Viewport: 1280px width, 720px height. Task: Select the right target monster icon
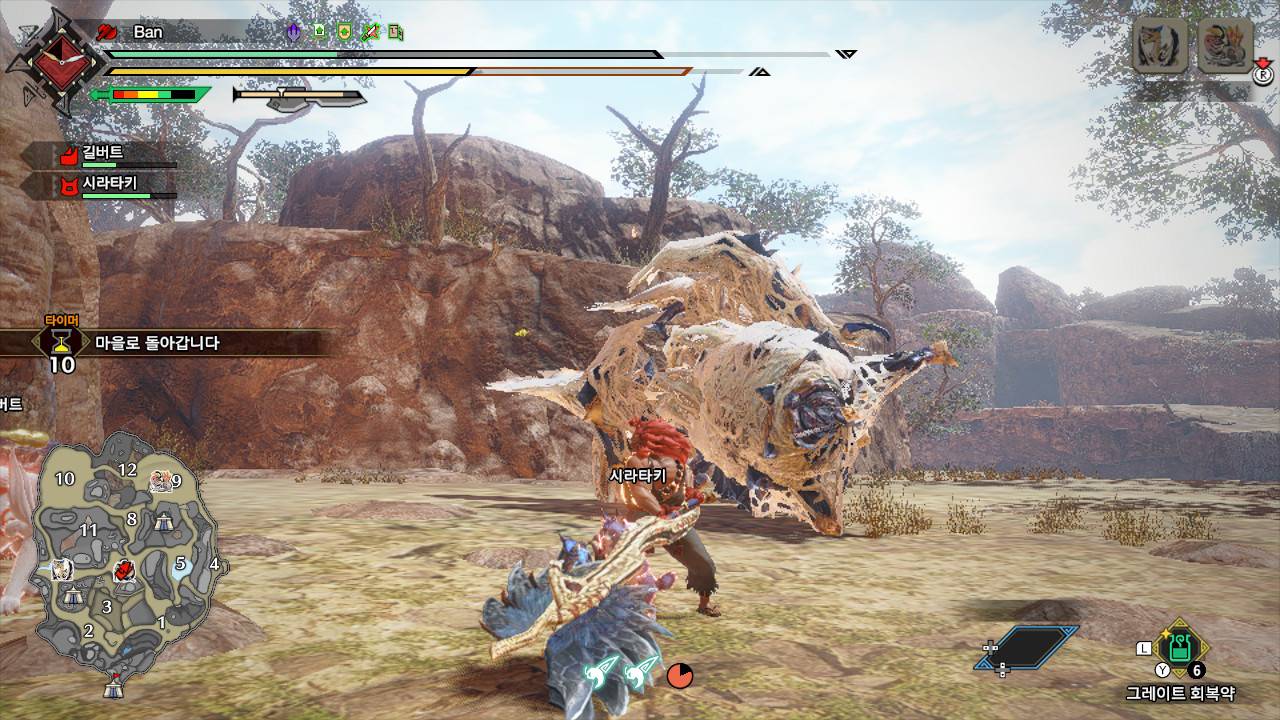pos(1225,45)
